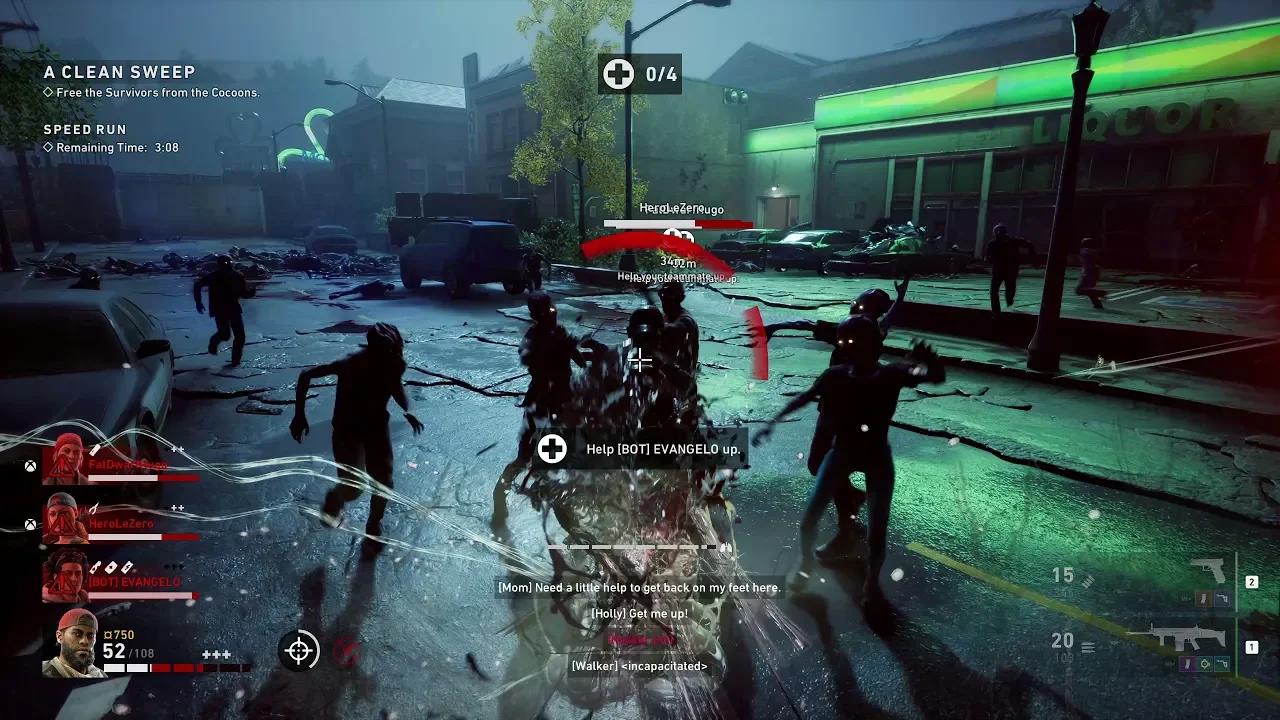Click the keybind badge 2 beside the pistol
1280x720 pixels.
click(x=1252, y=581)
